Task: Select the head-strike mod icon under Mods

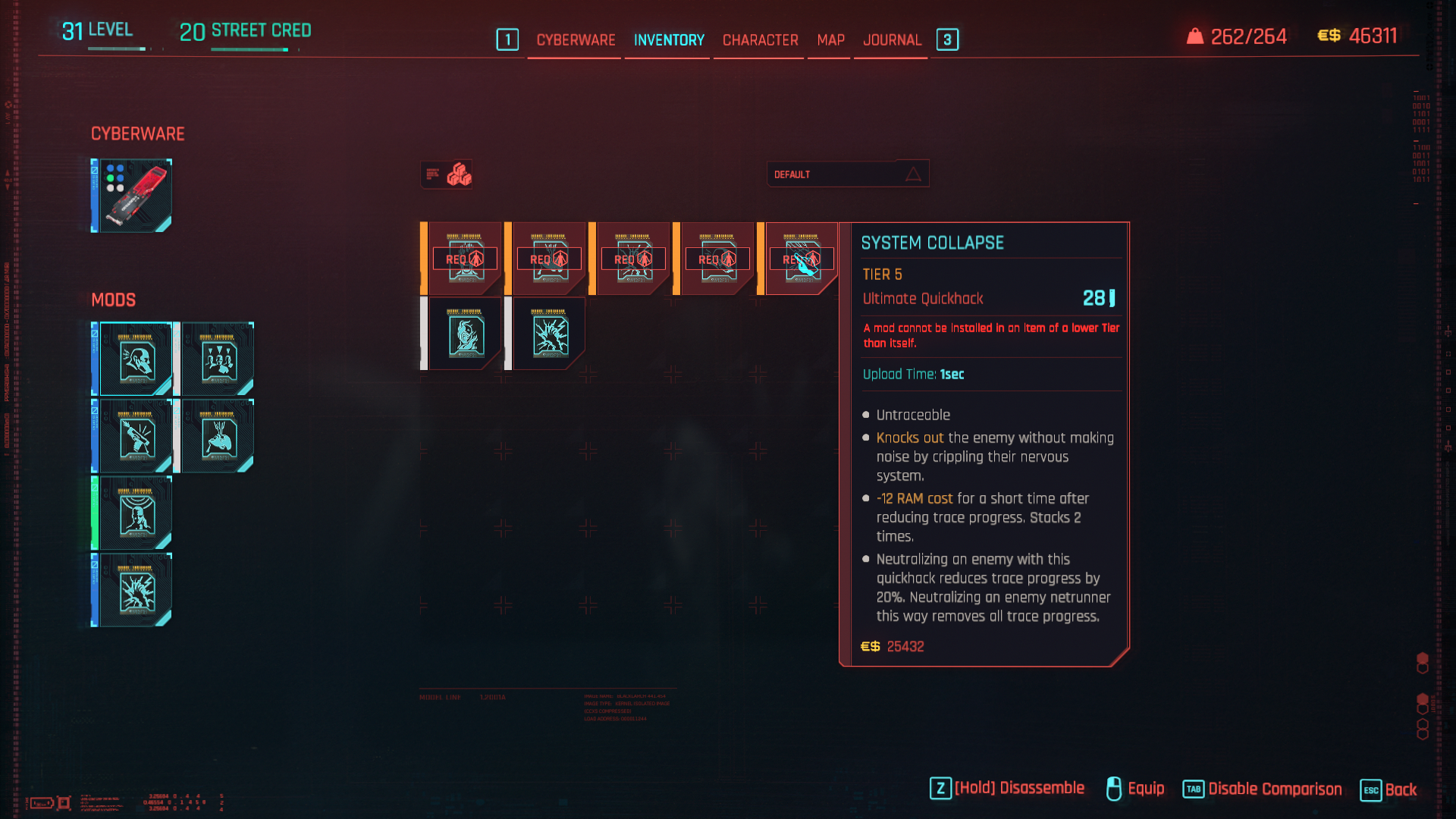Action: (135, 360)
